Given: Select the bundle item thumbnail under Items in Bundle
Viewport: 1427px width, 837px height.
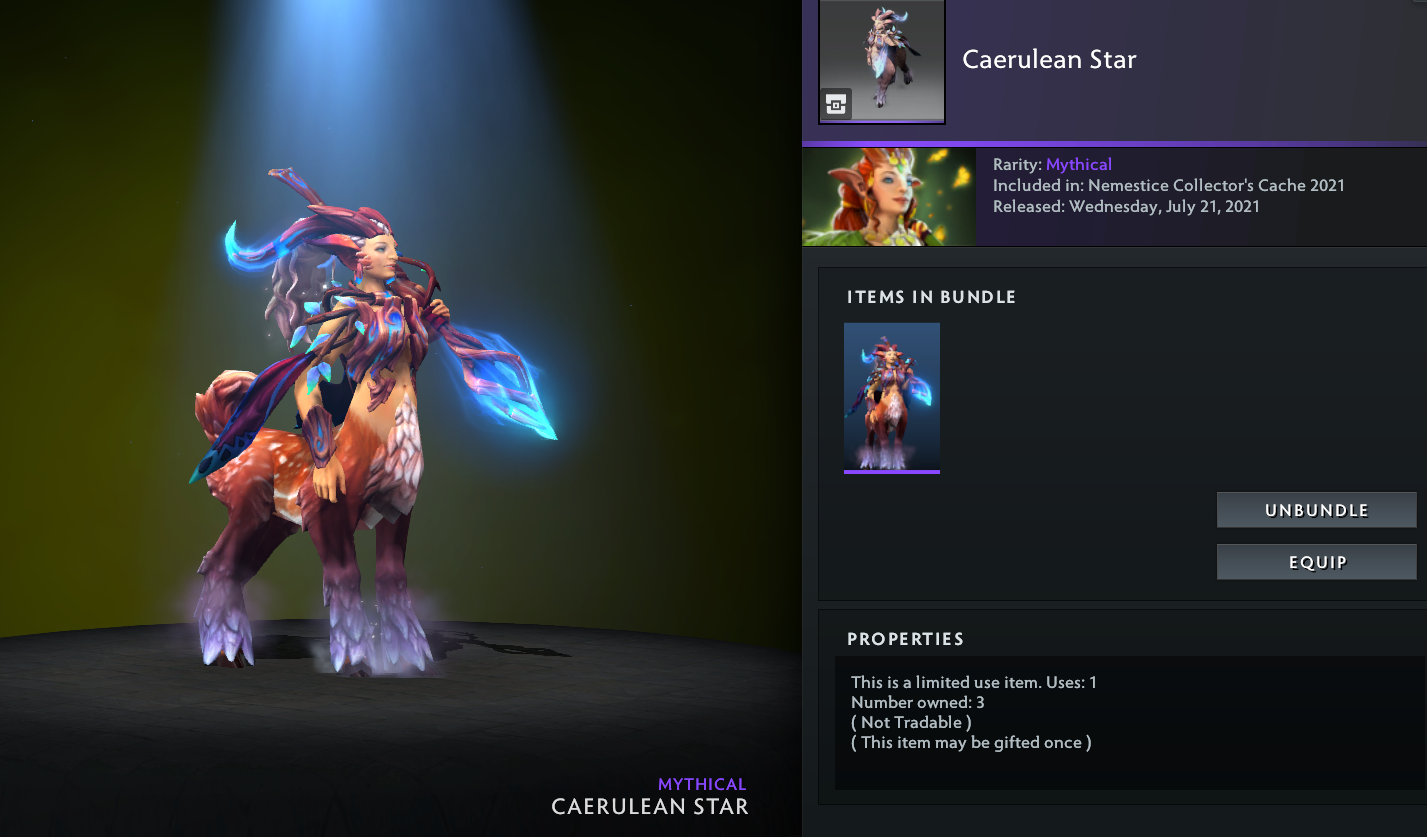Looking at the screenshot, I should [892, 396].
